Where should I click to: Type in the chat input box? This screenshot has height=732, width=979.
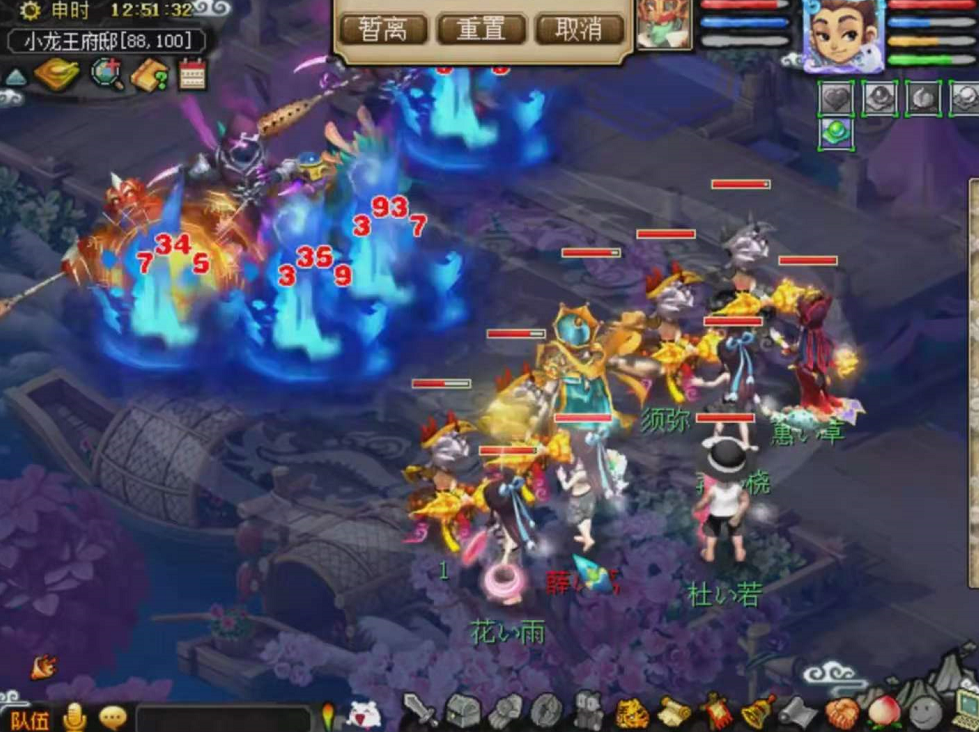point(222,718)
